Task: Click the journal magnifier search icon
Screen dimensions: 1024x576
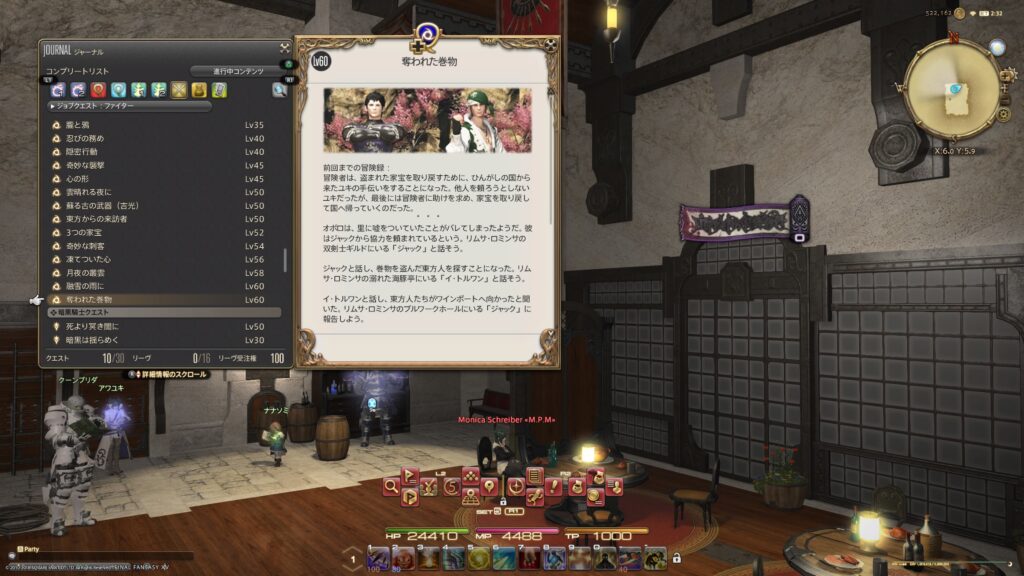Action: click(279, 90)
